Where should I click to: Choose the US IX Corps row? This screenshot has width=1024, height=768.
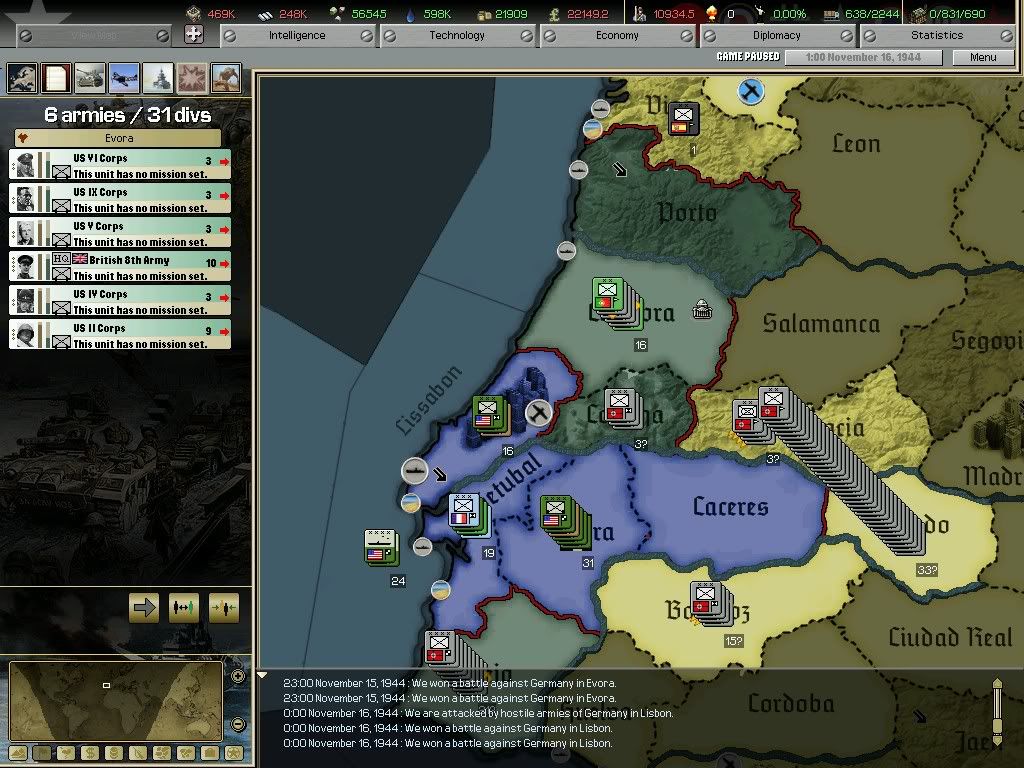click(120, 199)
